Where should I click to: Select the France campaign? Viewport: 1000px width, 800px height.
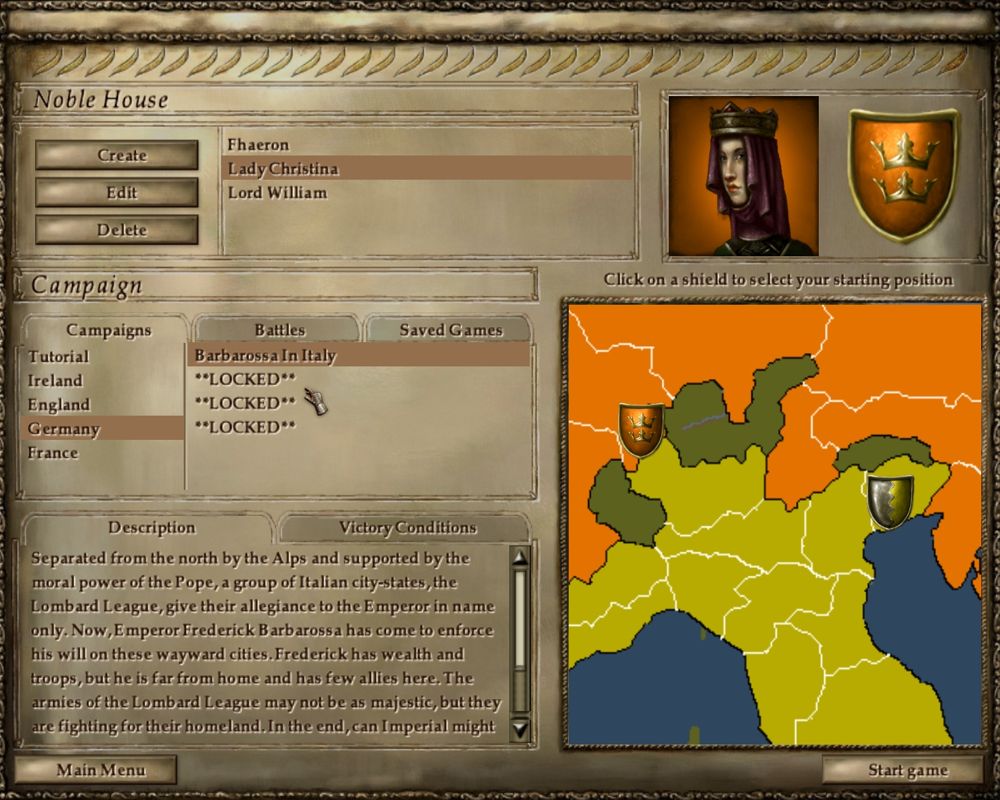(x=53, y=453)
